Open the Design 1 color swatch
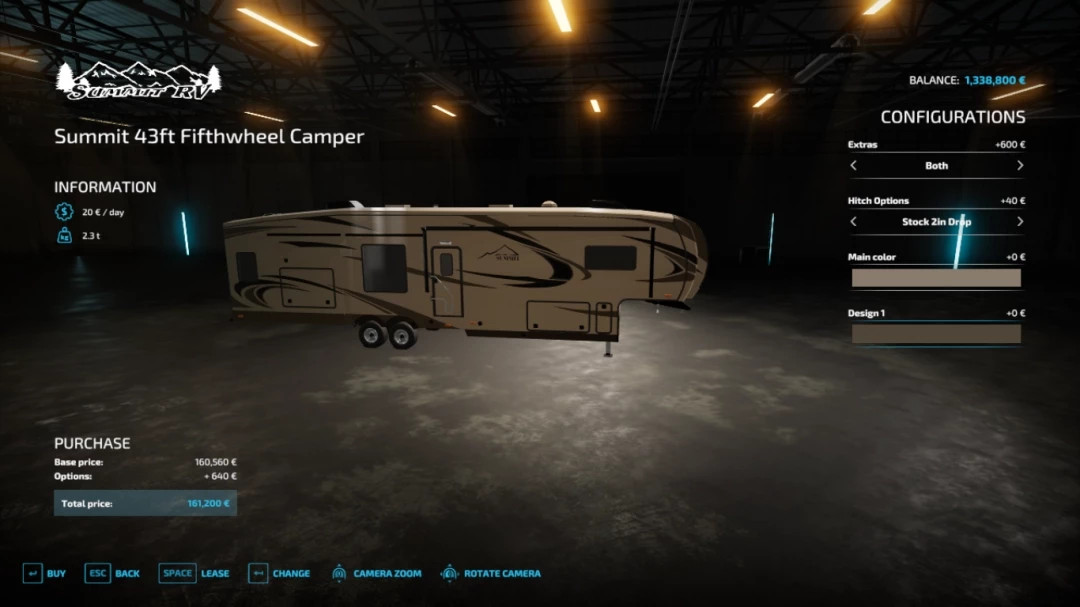1080x607 pixels. [x=936, y=334]
